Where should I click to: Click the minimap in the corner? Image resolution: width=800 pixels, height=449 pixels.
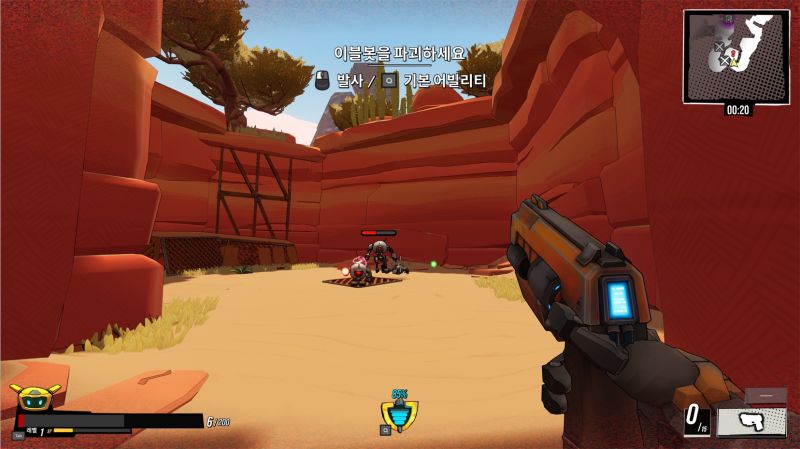tap(736, 55)
